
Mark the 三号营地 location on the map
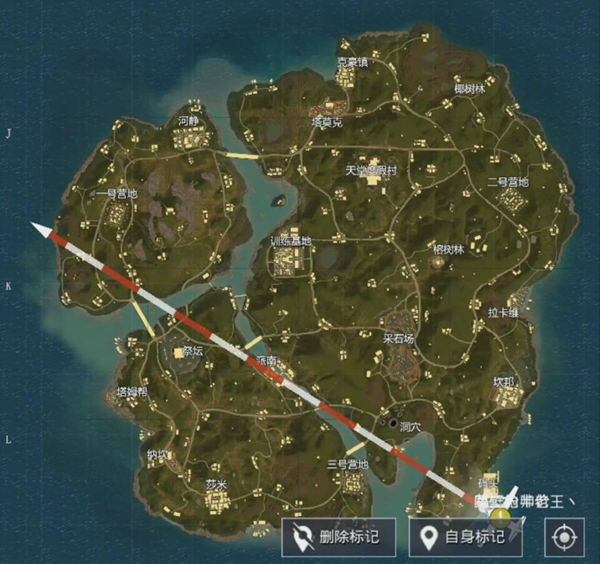click(x=347, y=465)
